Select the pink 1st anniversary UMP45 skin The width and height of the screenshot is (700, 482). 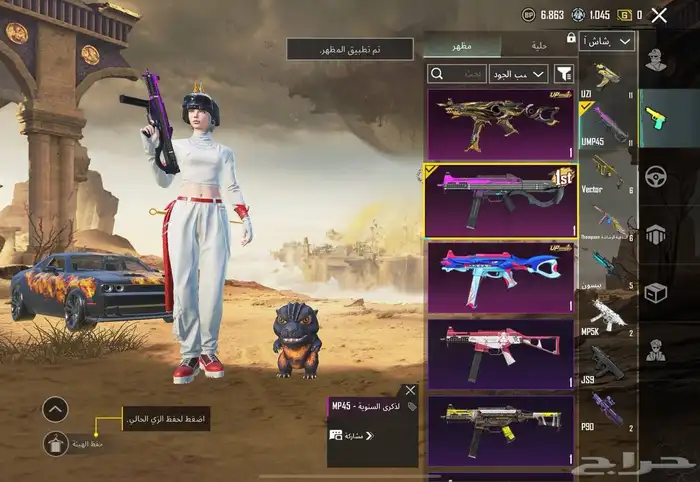click(500, 200)
